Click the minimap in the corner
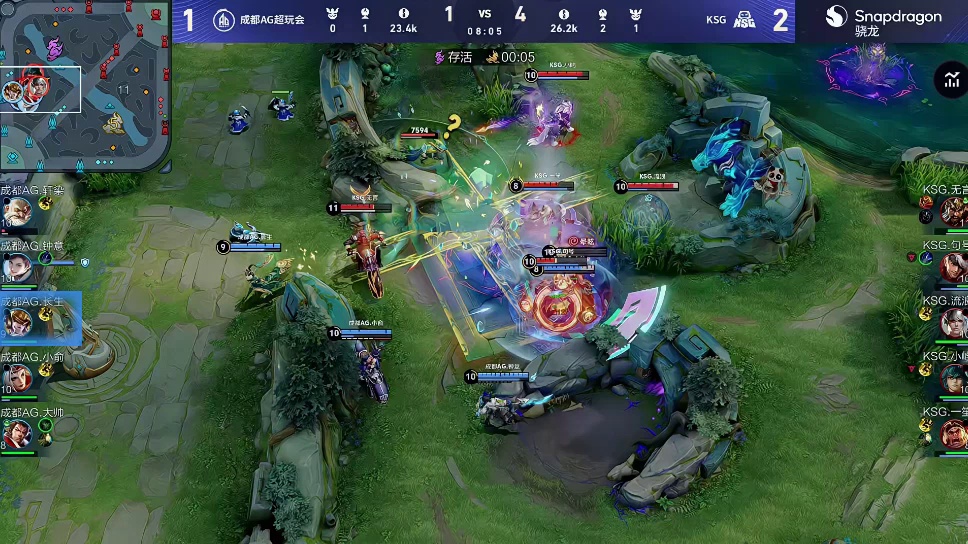The width and height of the screenshot is (968, 544). tap(84, 86)
